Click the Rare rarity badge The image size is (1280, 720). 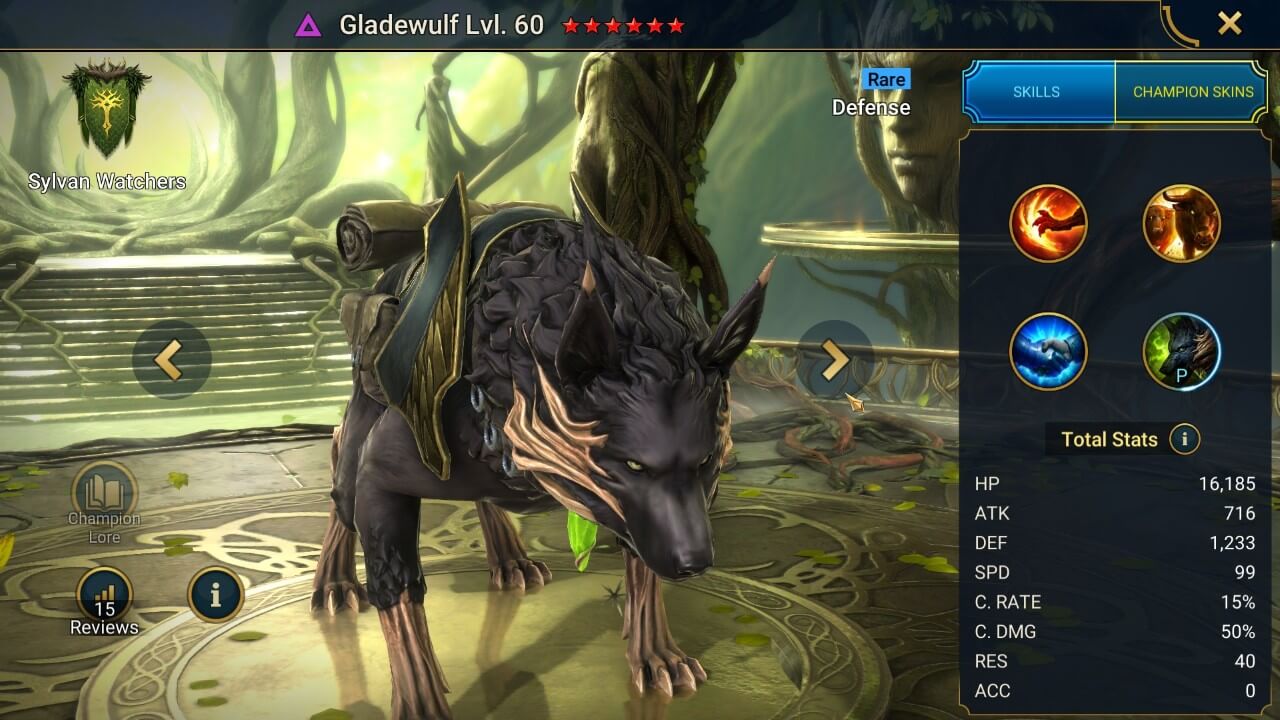pyautogui.click(x=886, y=79)
